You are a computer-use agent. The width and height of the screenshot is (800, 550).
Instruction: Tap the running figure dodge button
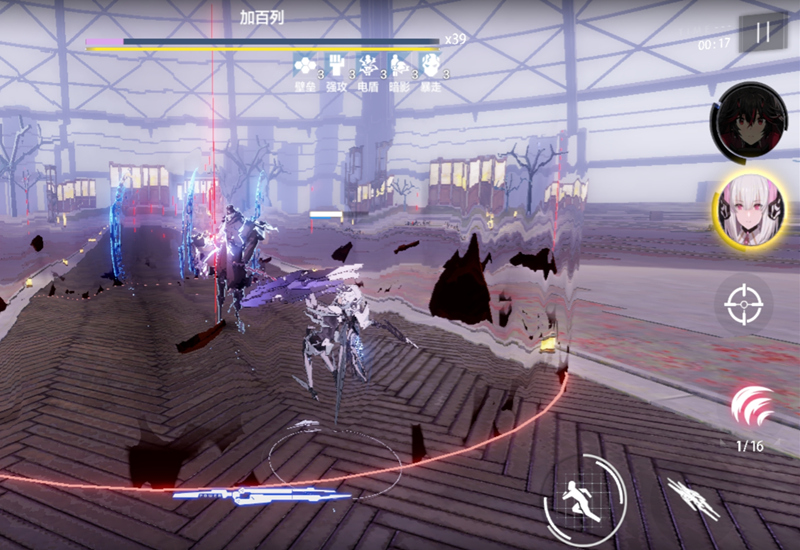(x=584, y=493)
